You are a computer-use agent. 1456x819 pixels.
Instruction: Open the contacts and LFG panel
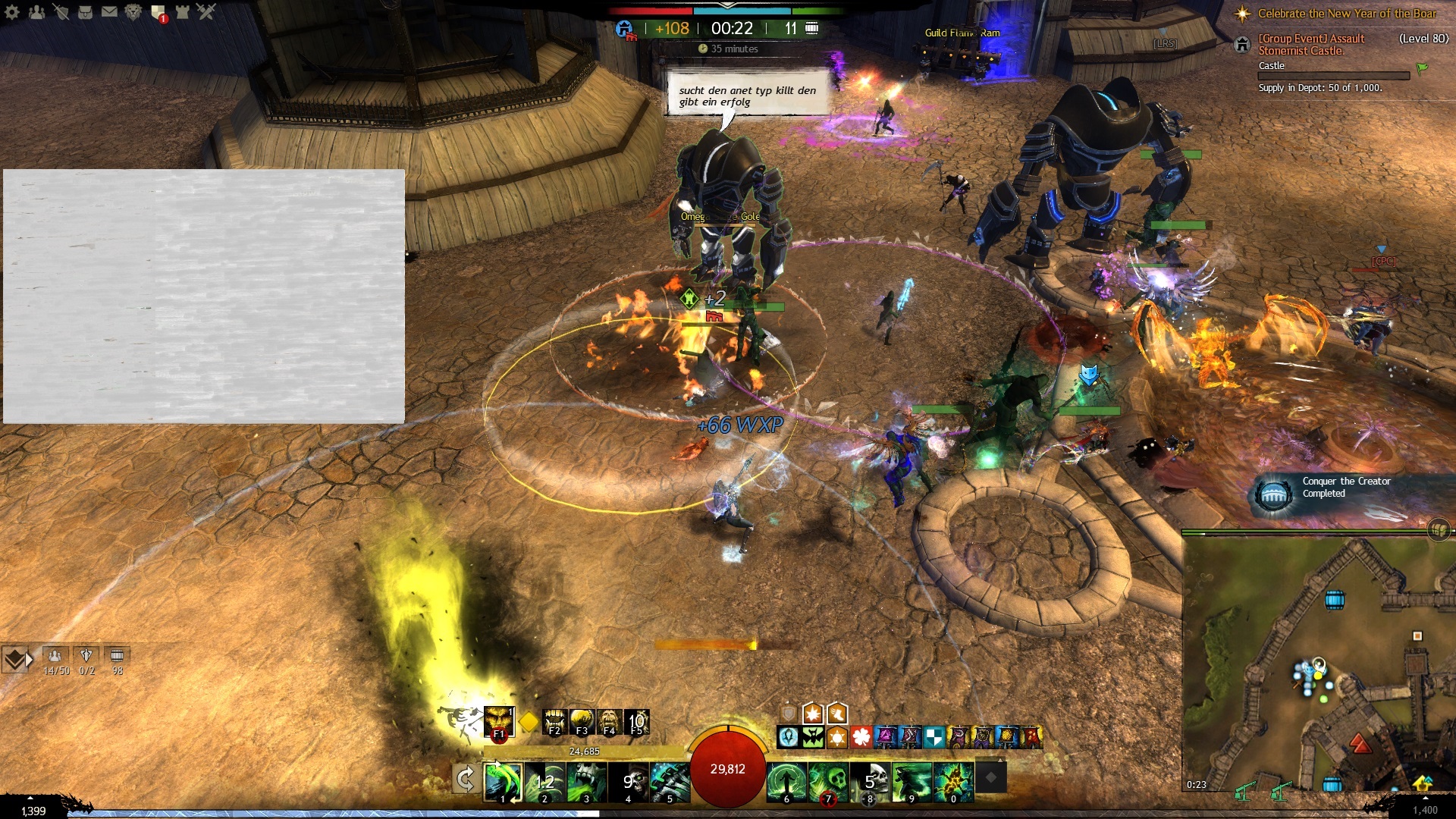pos(36,12)
